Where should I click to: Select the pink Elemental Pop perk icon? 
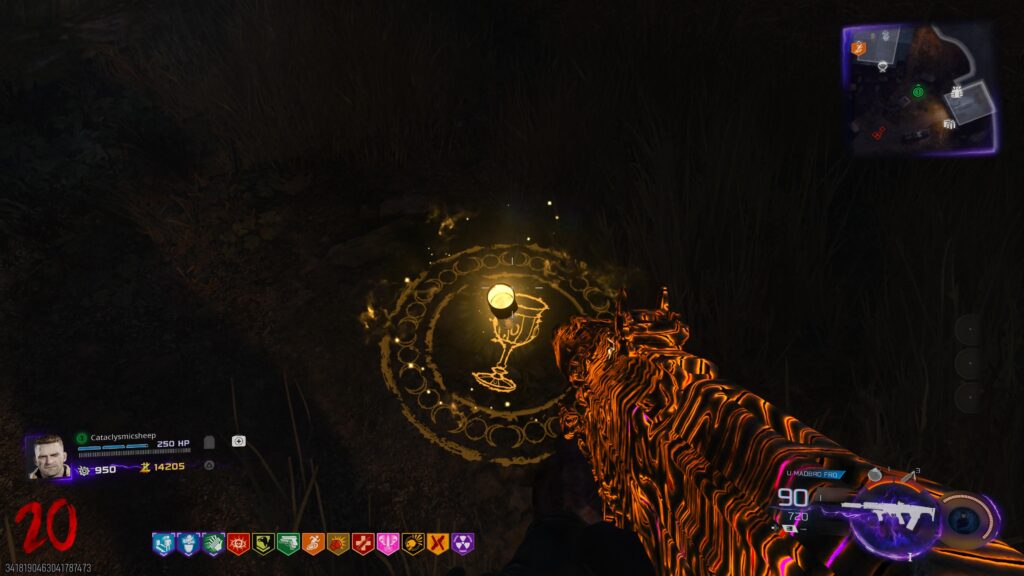[388, 544]
